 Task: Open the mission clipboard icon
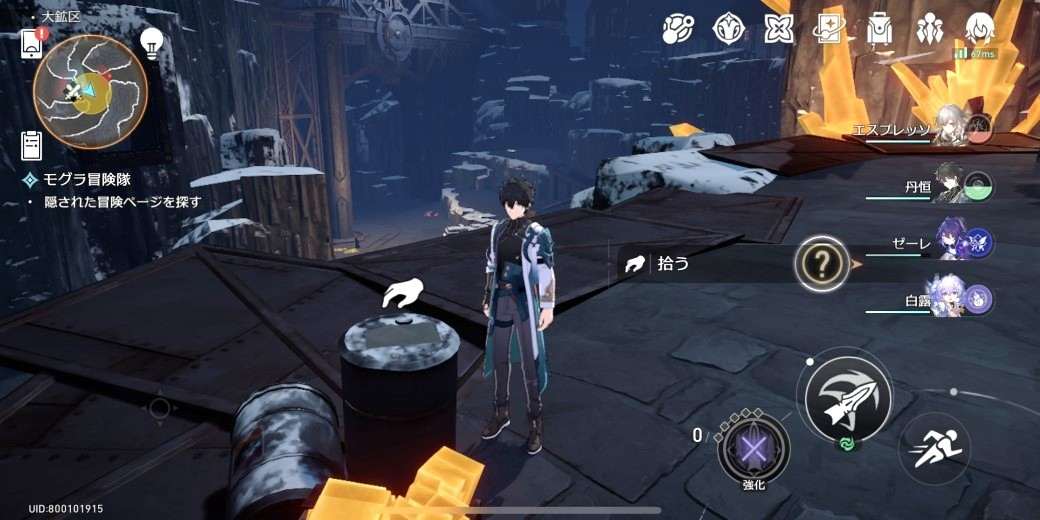32,146
